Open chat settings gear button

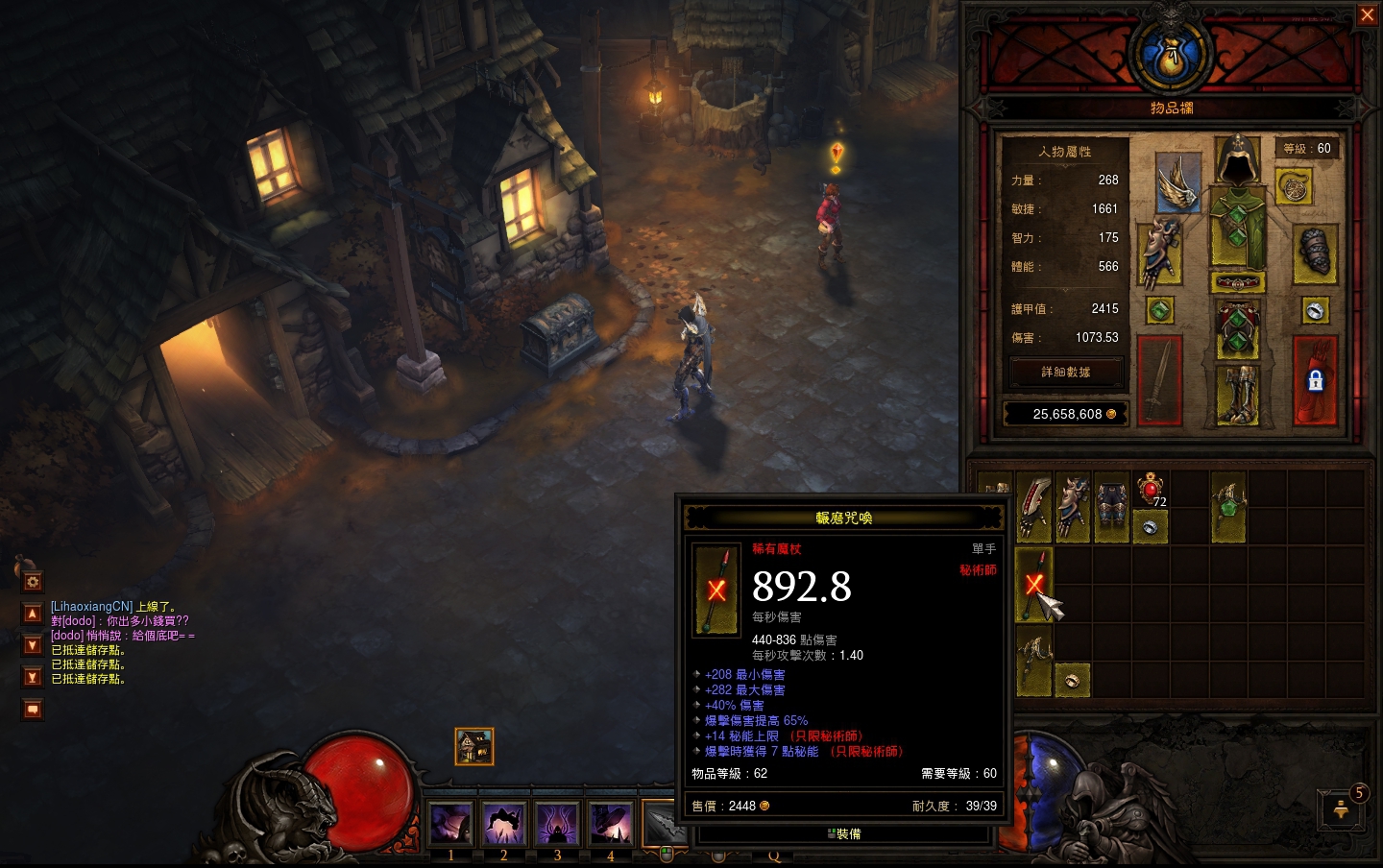[x=33, y=581]
